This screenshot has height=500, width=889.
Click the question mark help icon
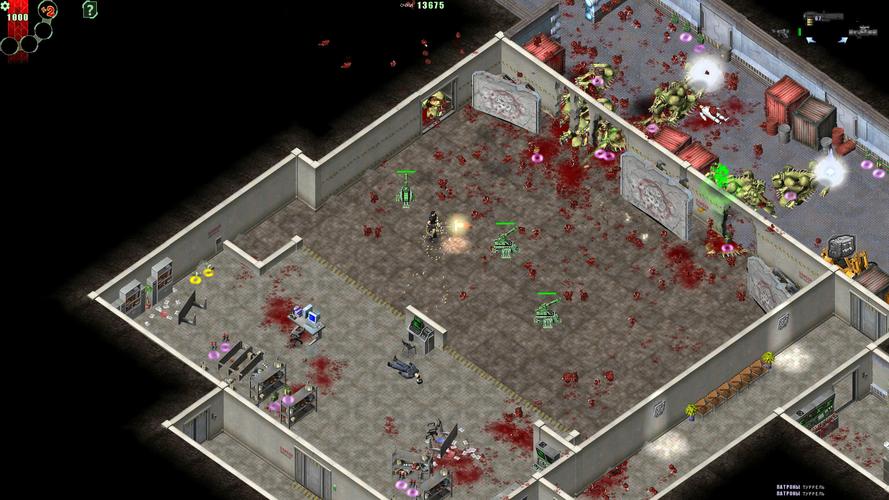[x=90, y=11]
